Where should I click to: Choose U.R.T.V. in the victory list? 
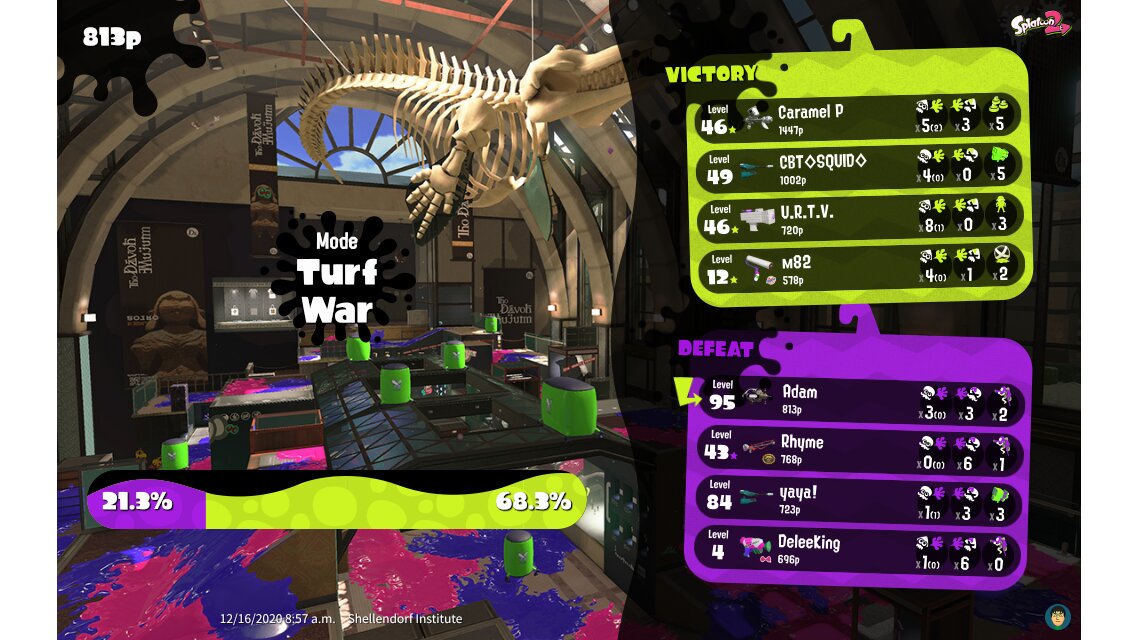click(x=858, y=218)
